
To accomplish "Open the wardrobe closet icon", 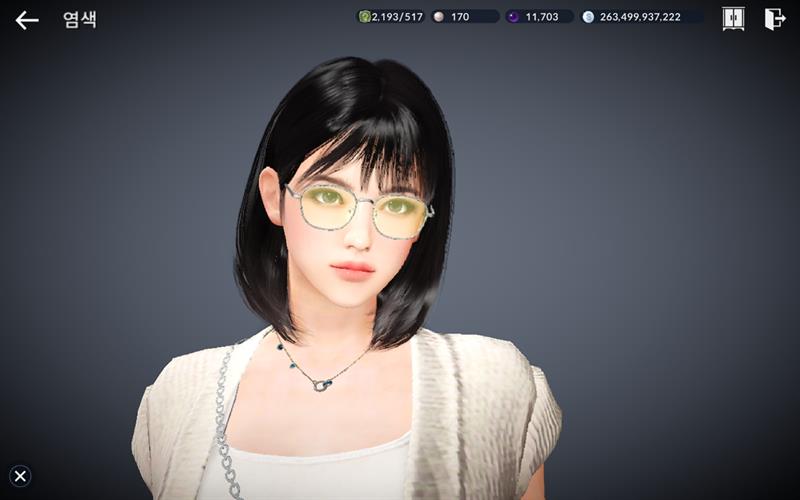I will [733, 19].
